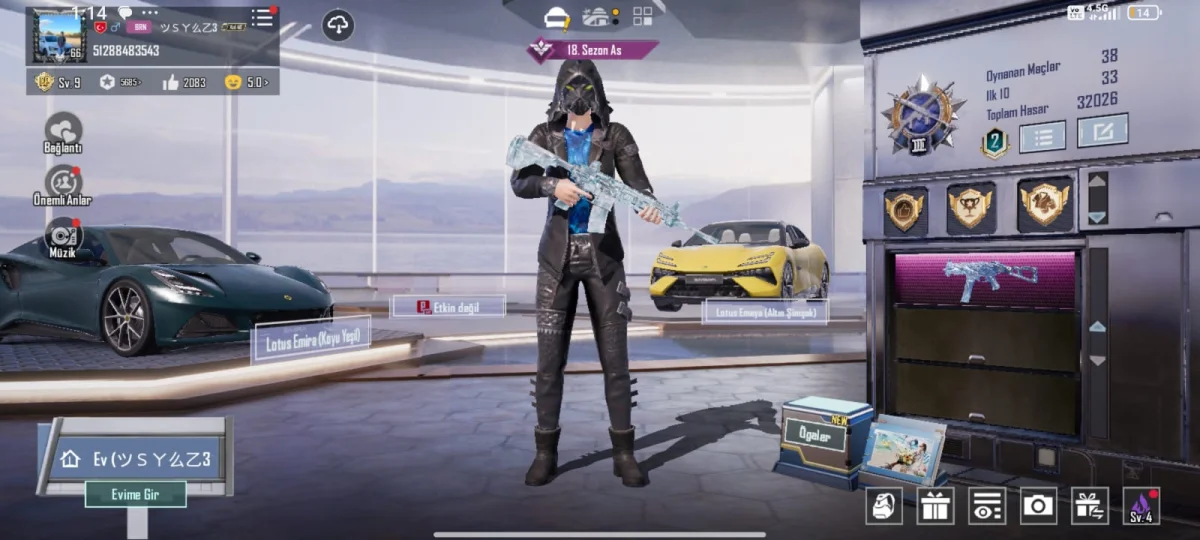
Task: Tap the cloud download icon
Action: pyautogui.click(x=338, y=25)
